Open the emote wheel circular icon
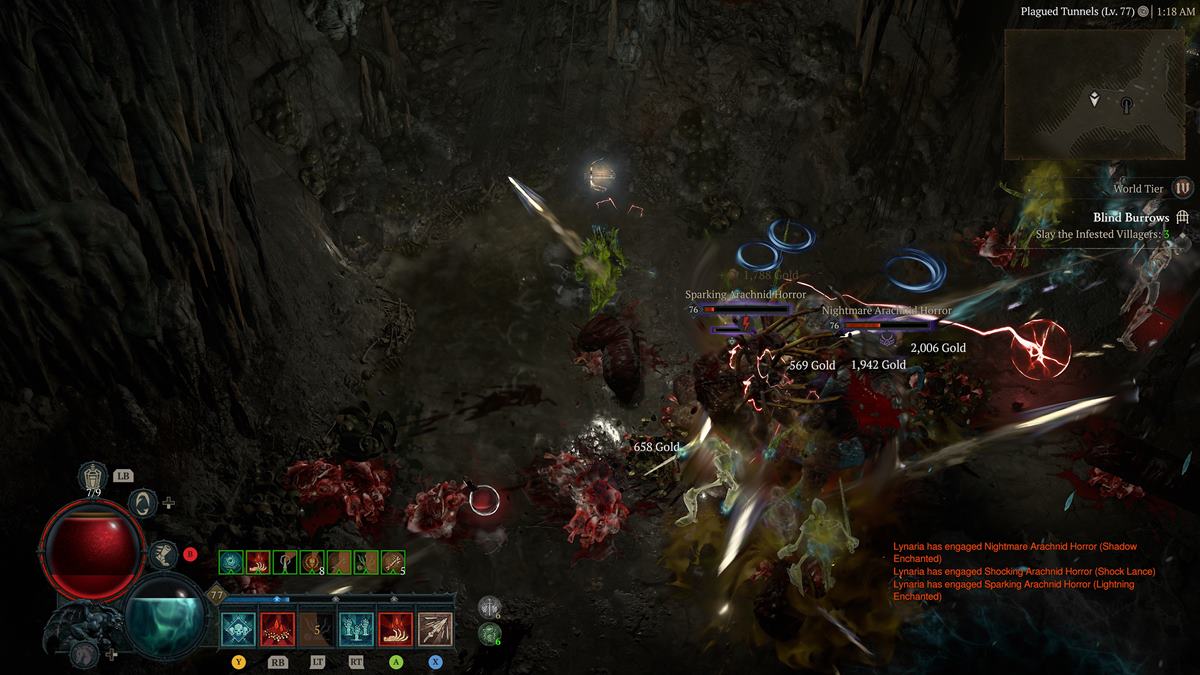Screen dimensions: 1200x675 click(144, 502)
